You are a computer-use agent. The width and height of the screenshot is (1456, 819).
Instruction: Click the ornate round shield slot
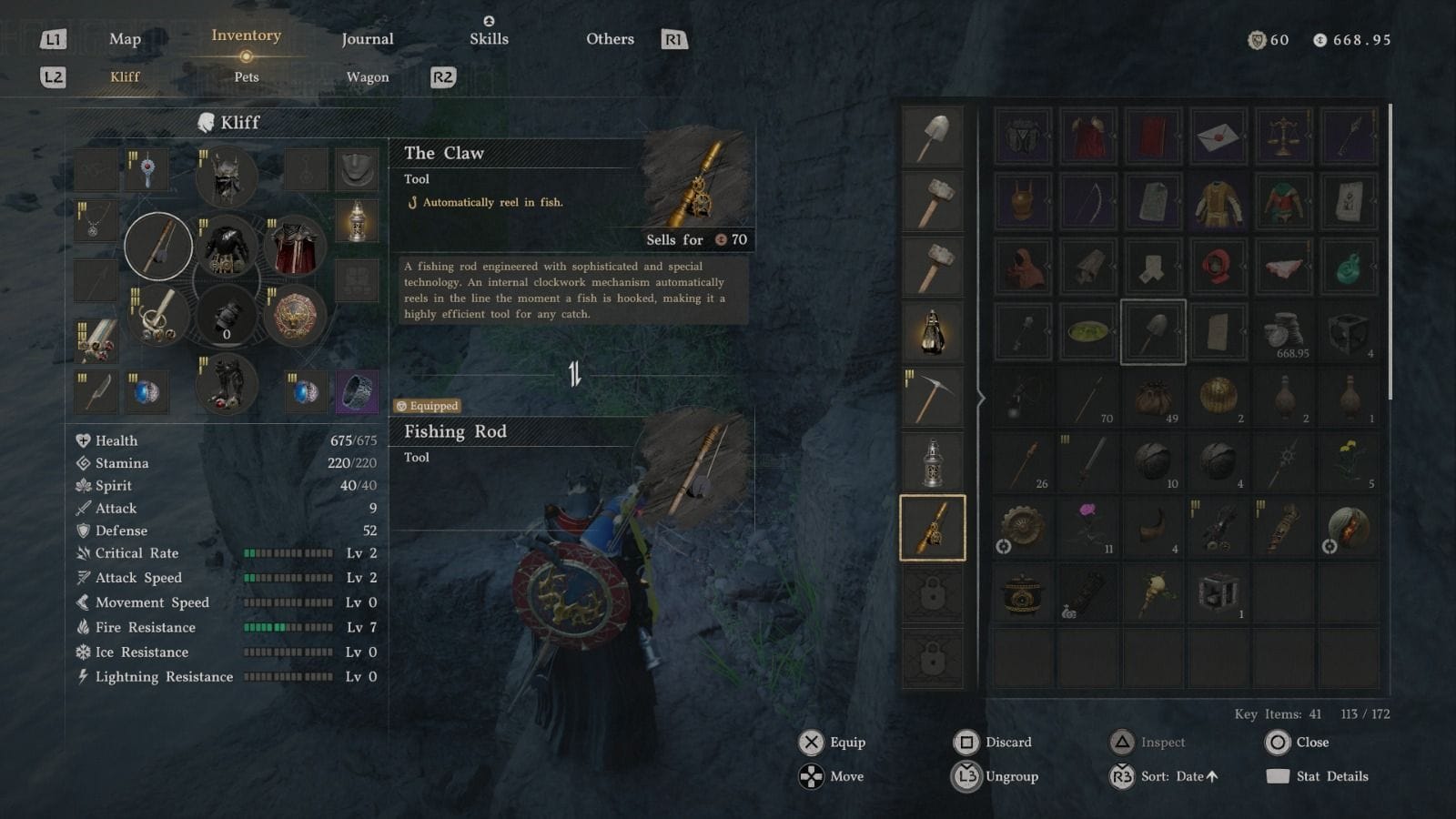[295, 316]
